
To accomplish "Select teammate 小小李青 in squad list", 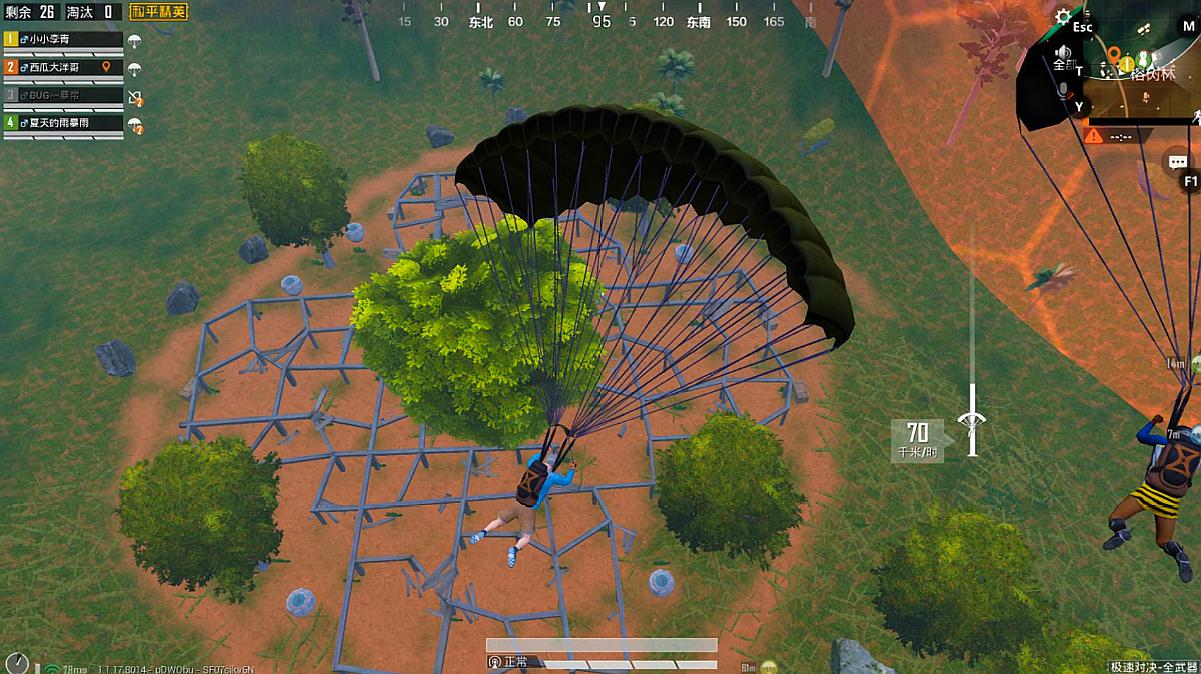I will (62, 40).
